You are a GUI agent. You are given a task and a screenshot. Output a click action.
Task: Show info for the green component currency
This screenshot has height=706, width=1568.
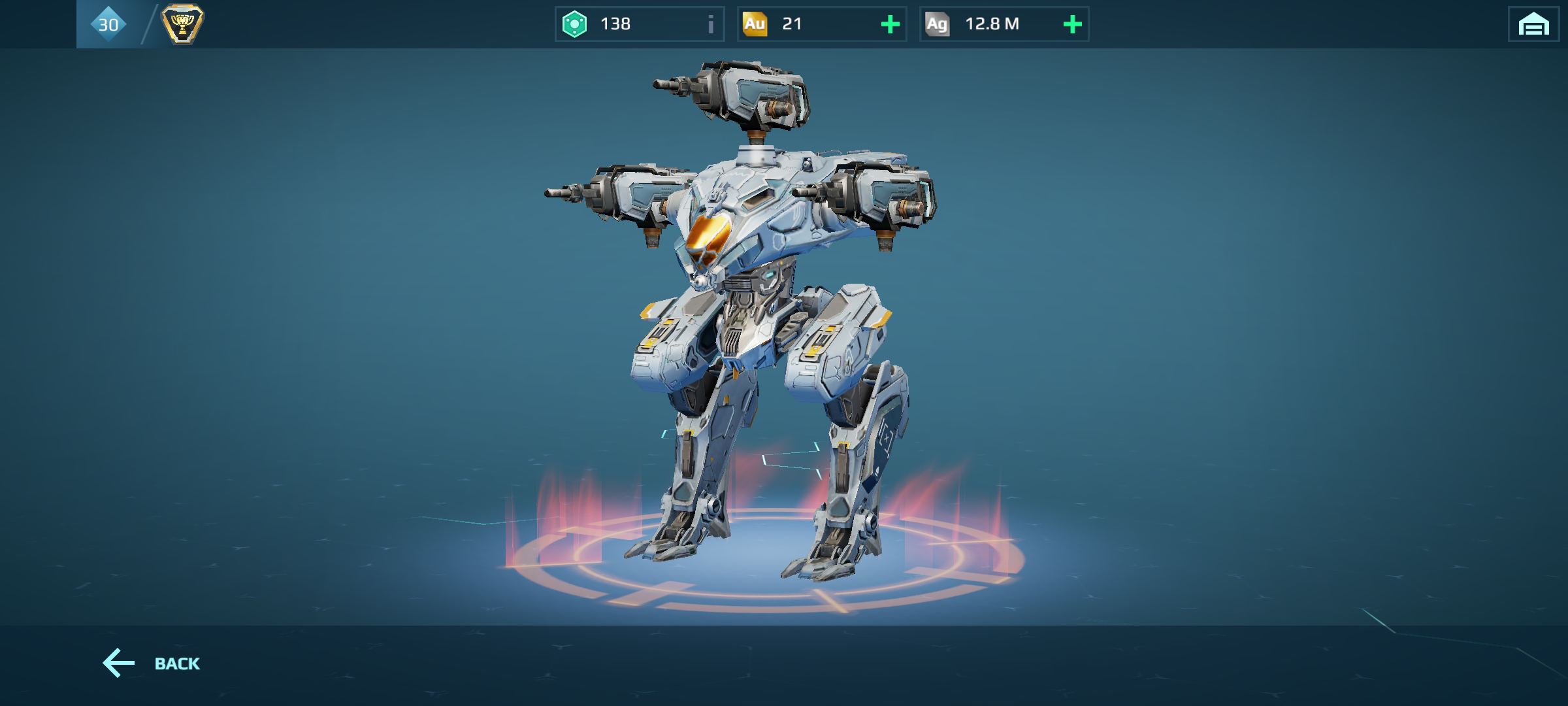pos(710,25)
